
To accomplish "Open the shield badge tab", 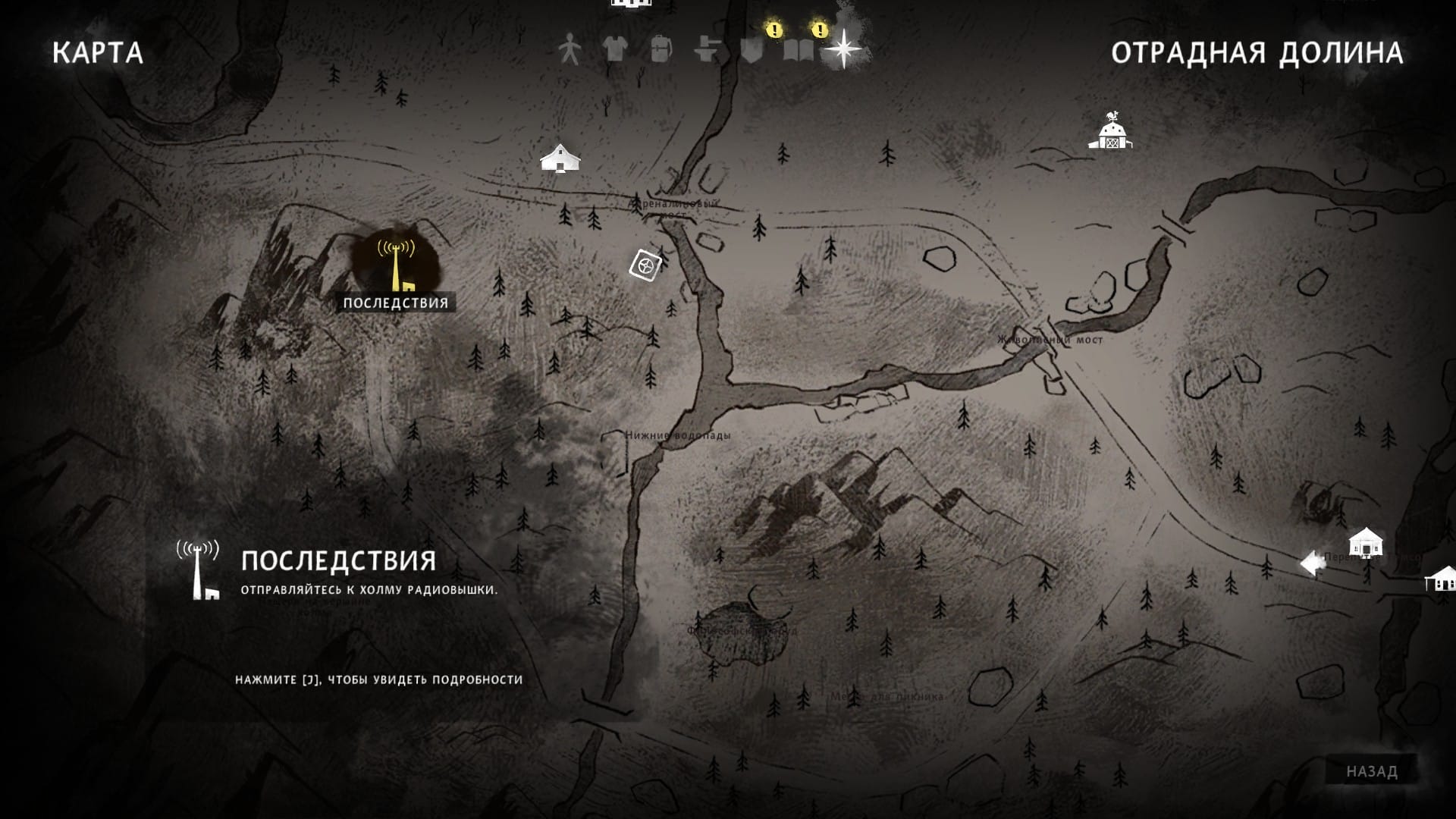I will pyautogui.click(x=752, y=50).
